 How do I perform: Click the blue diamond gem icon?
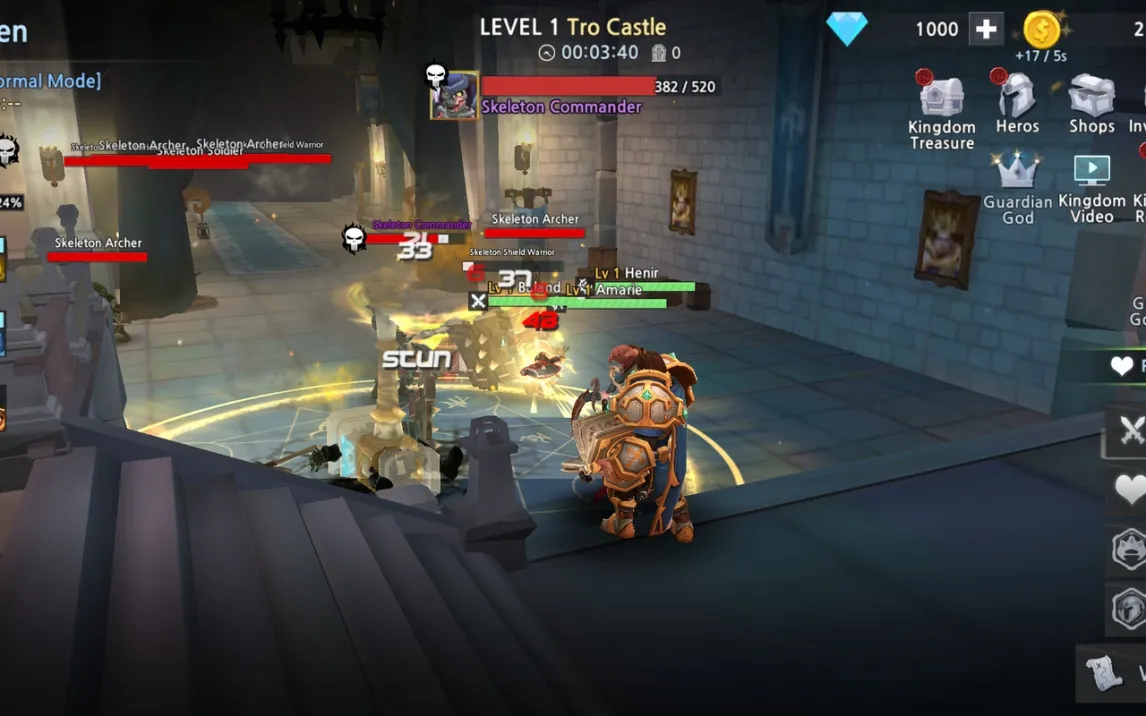coord(847,29)
